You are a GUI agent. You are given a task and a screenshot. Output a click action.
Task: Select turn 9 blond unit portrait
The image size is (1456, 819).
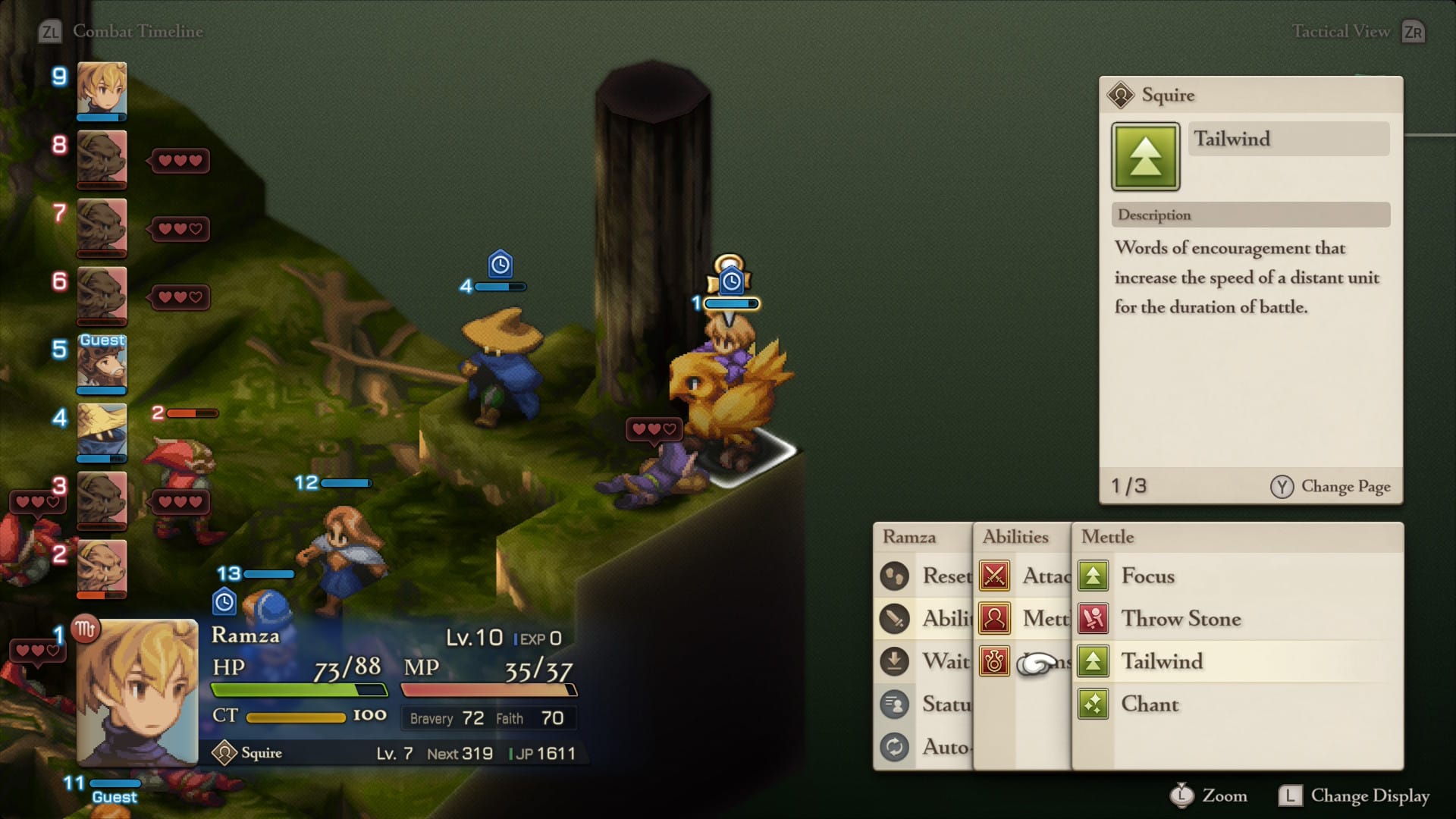(x=102, y=91)
